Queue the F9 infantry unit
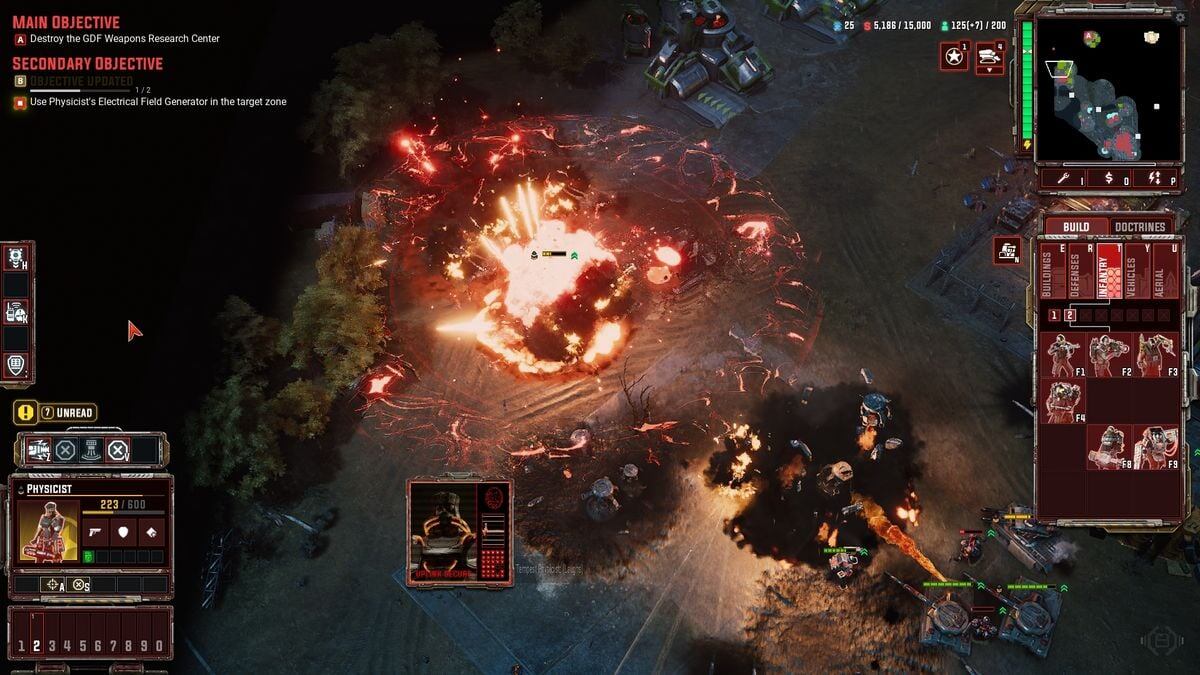The height and width of the screenshot is (675, 1200). point(1155,447)
